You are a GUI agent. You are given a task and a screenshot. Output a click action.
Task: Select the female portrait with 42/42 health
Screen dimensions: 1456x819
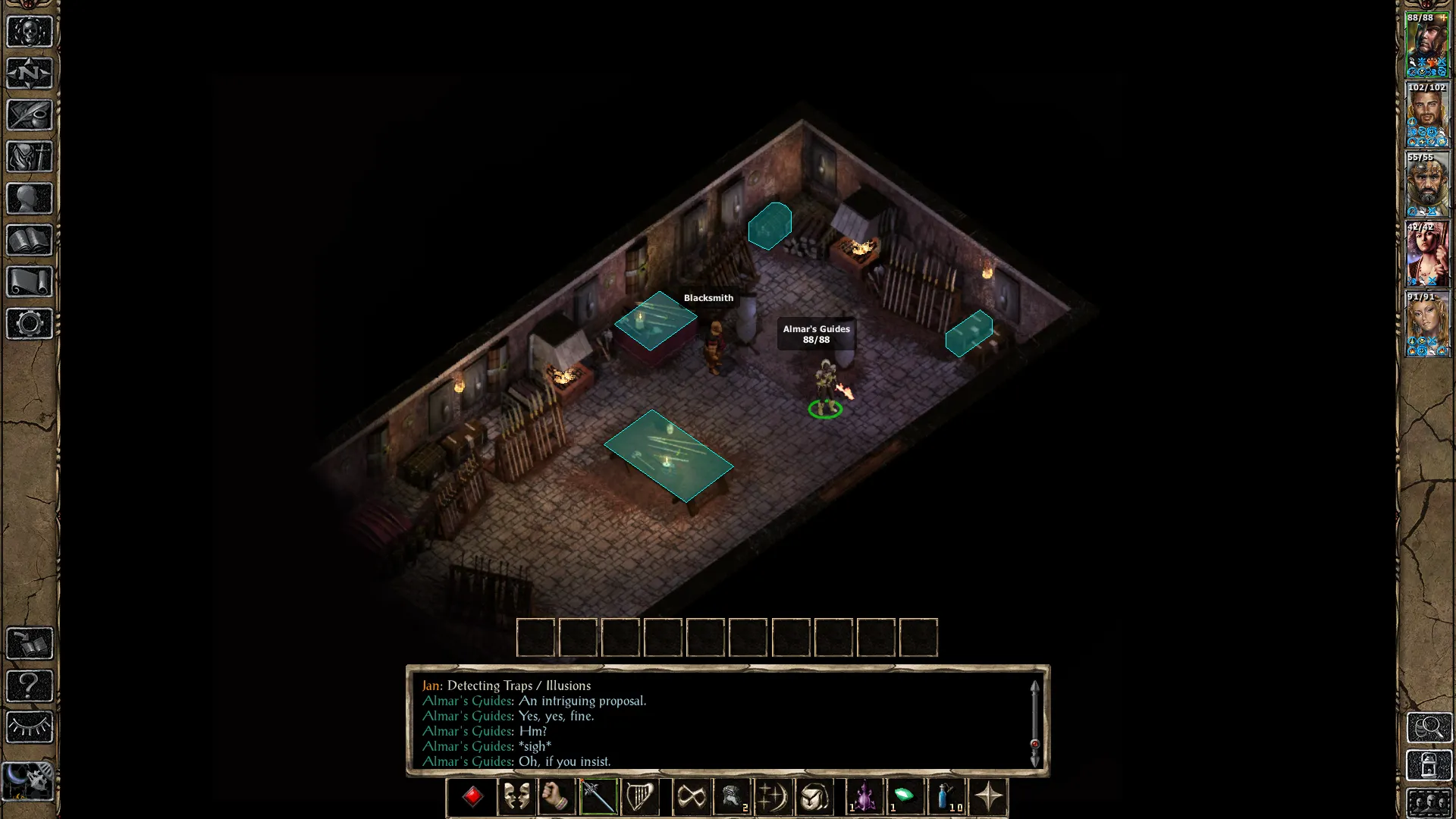[1427, 255]
